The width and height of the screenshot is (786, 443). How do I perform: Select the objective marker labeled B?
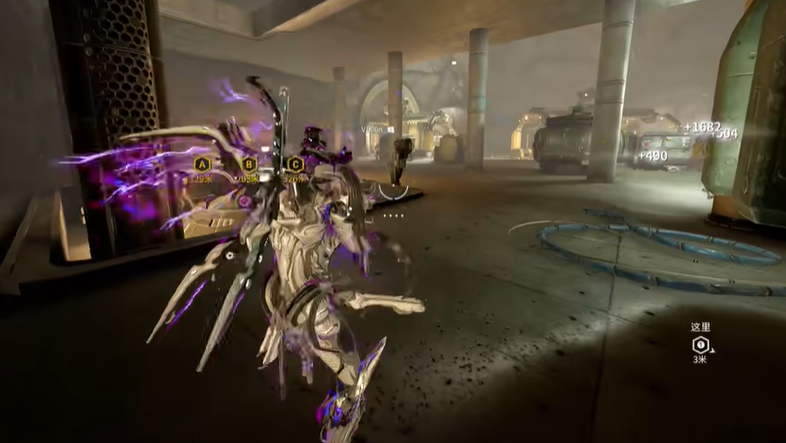click(249, 164)
